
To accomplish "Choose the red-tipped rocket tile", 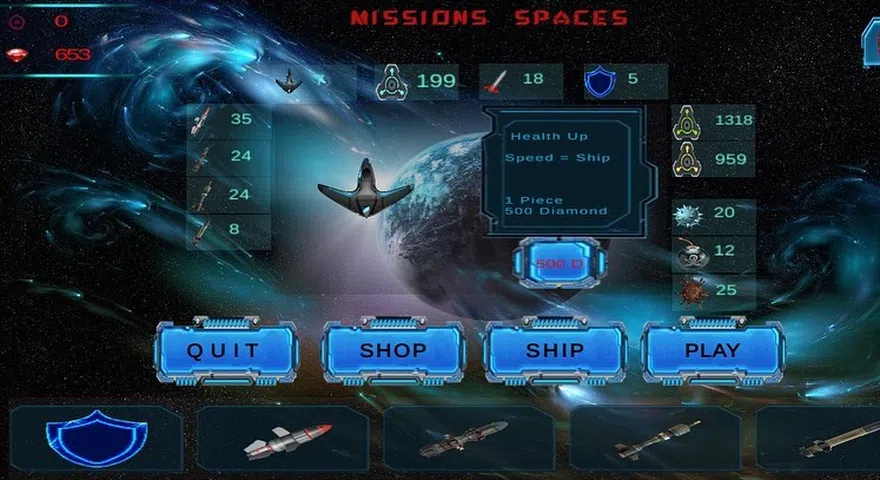I will pyautogui.click(x=283, y=439).
